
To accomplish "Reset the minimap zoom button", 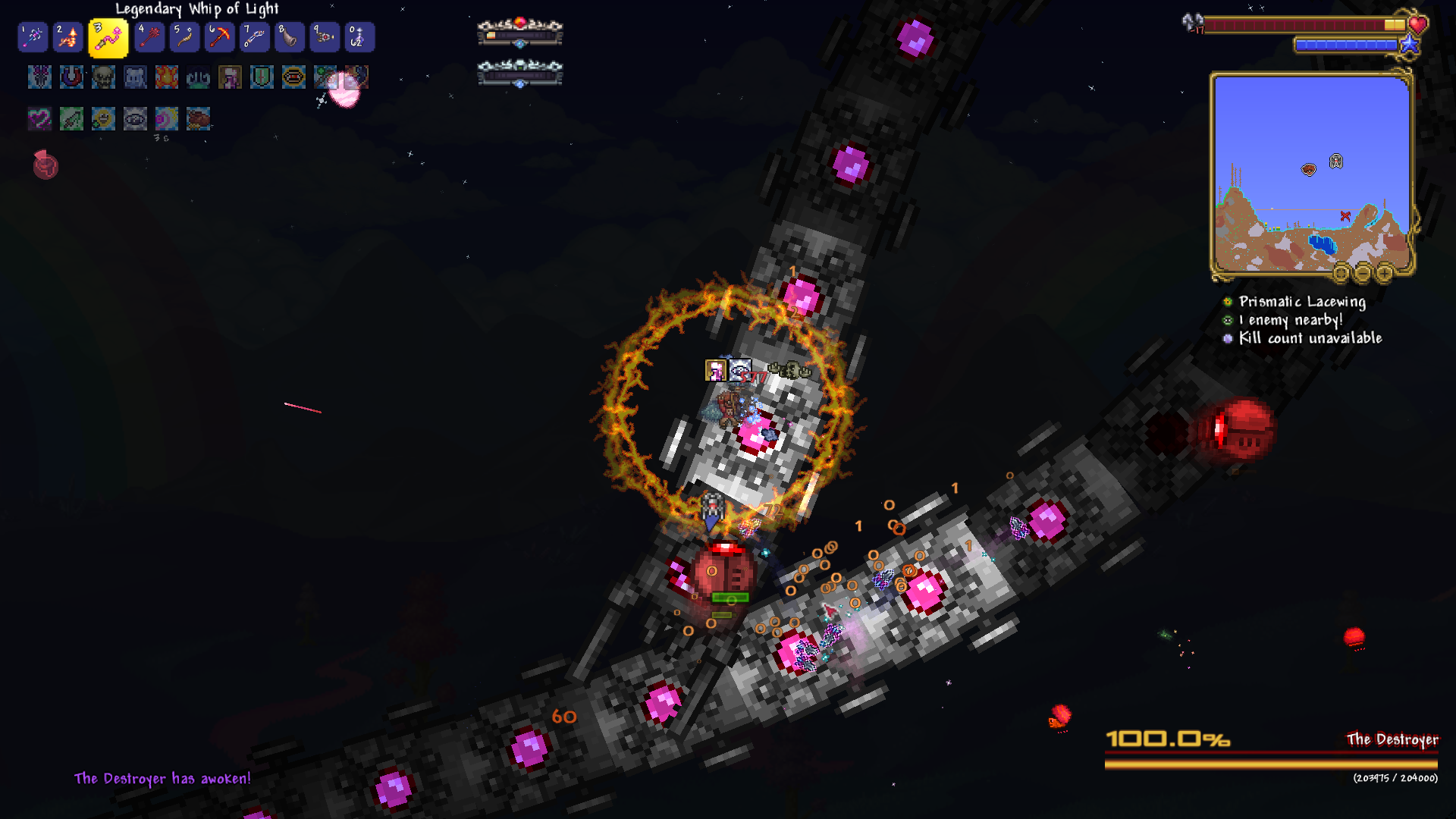I will tap(1341, 272).
